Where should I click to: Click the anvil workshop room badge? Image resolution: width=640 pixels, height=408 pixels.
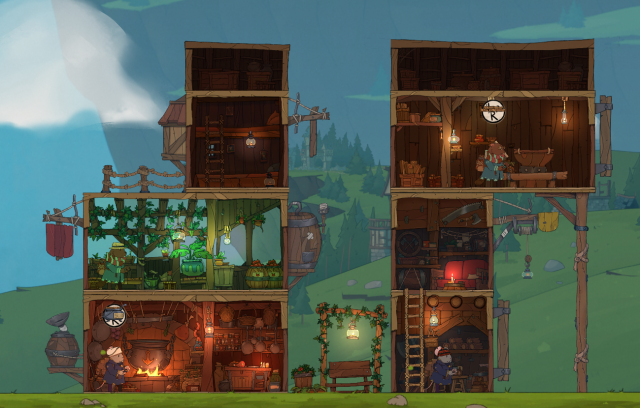coord(493,111)
